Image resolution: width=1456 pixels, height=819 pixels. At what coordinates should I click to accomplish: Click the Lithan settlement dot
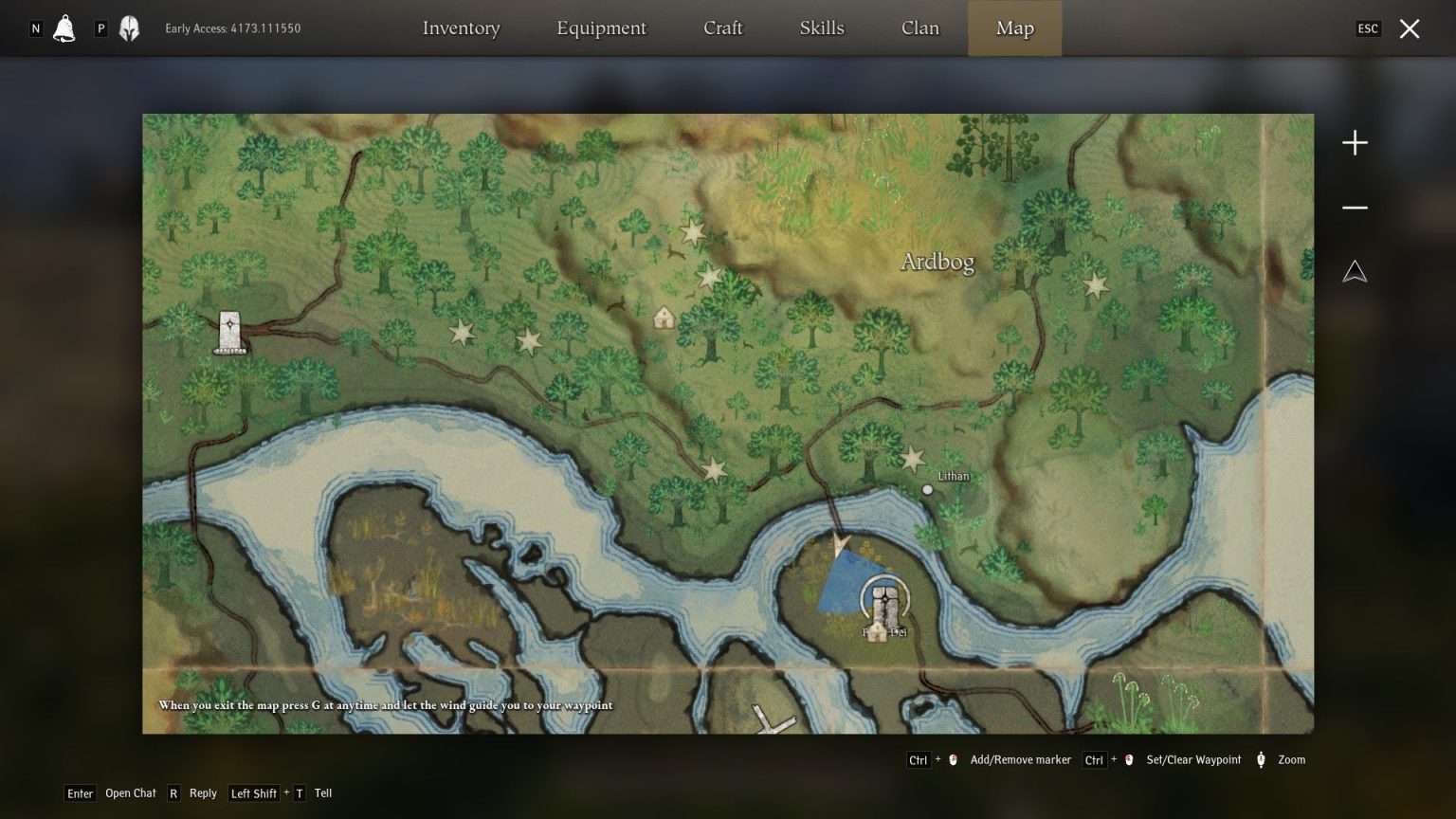[927, 489]
